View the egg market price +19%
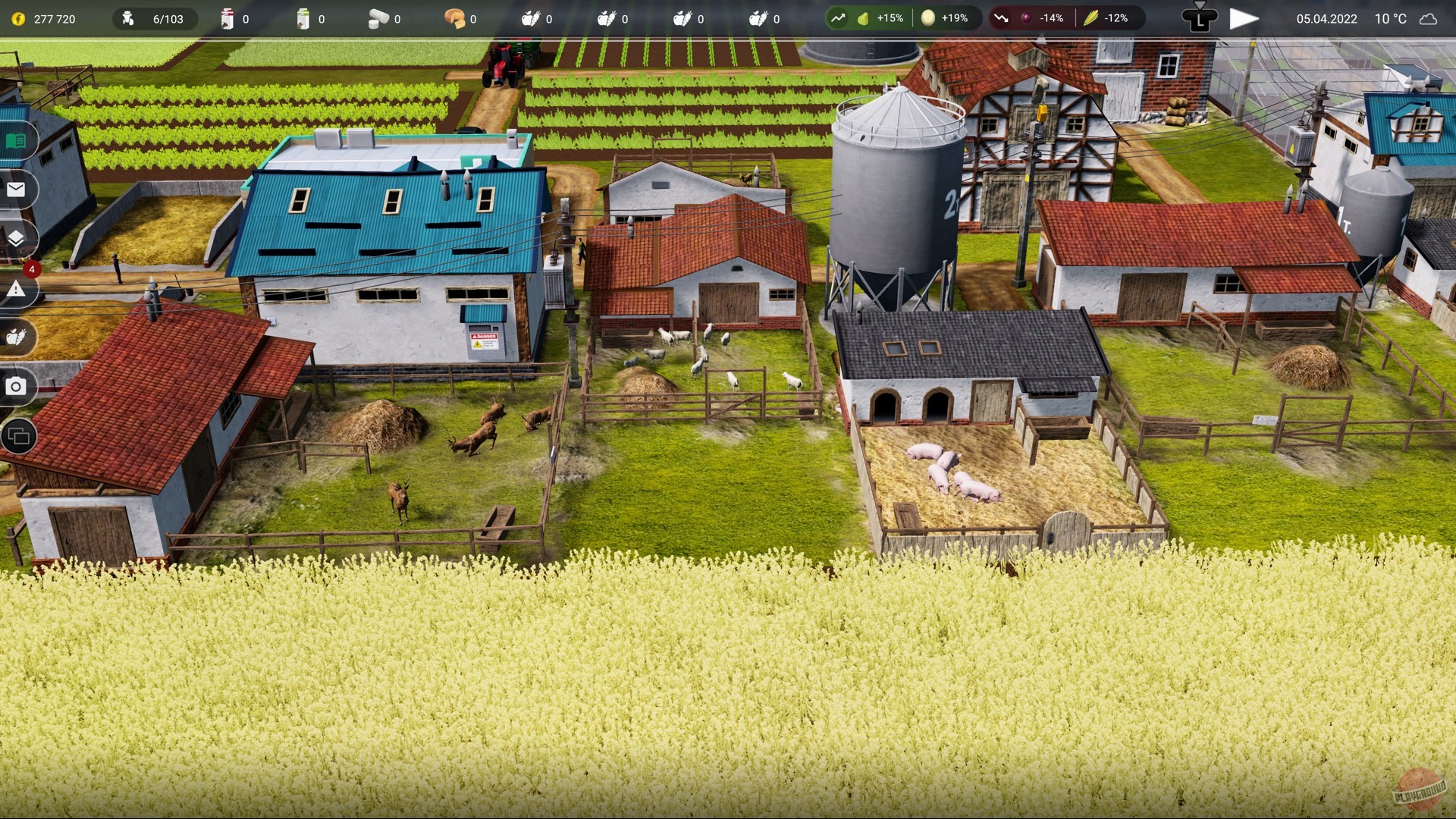This screenshot has height=819, width=1456. (942, 17)
